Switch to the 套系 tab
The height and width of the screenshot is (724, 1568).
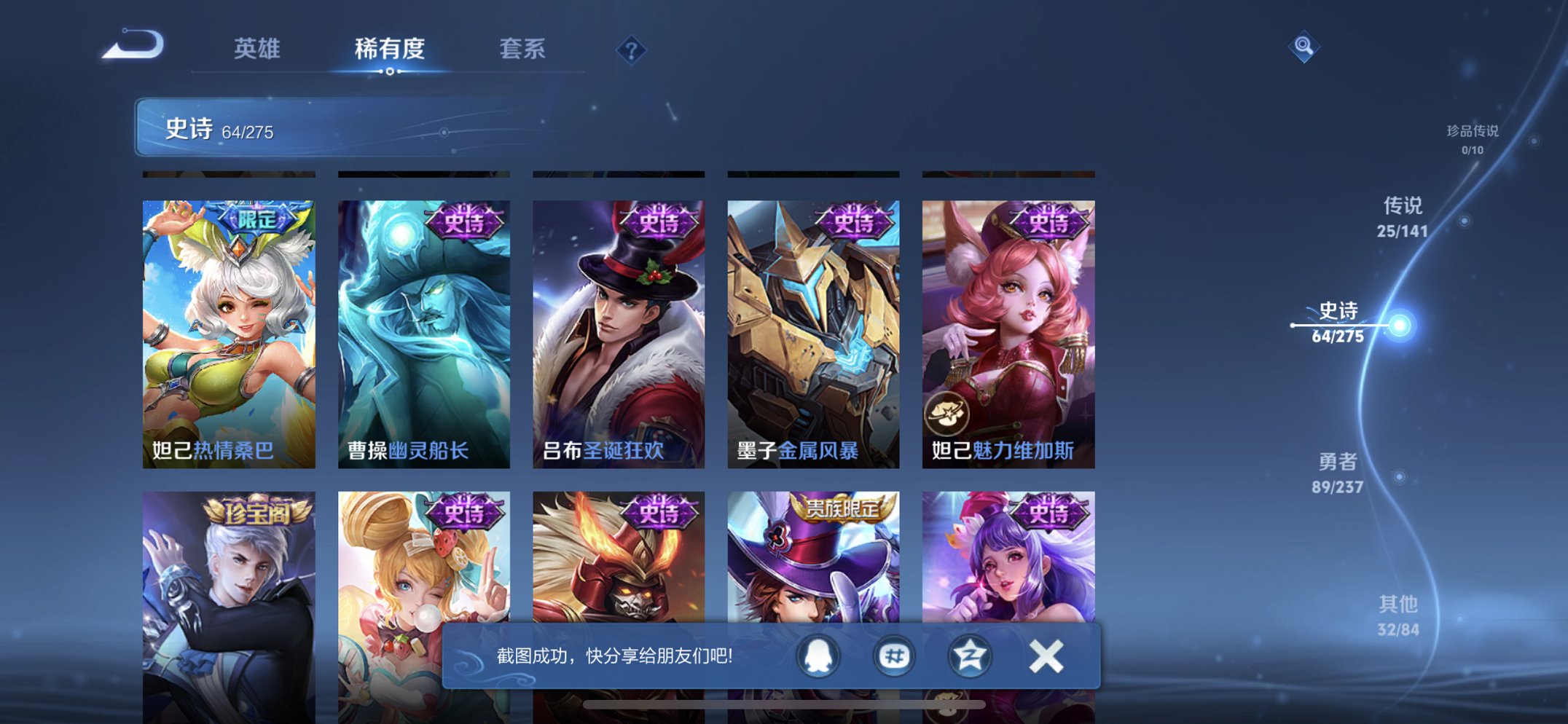point(523,48)
